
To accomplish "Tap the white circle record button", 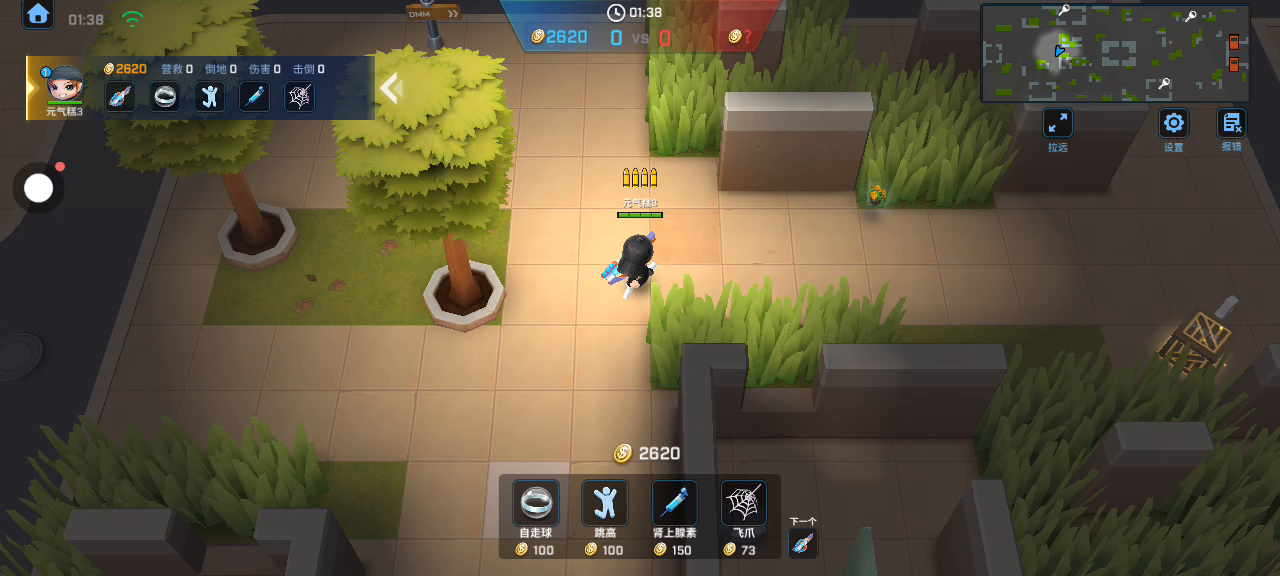I will (38, 188).
